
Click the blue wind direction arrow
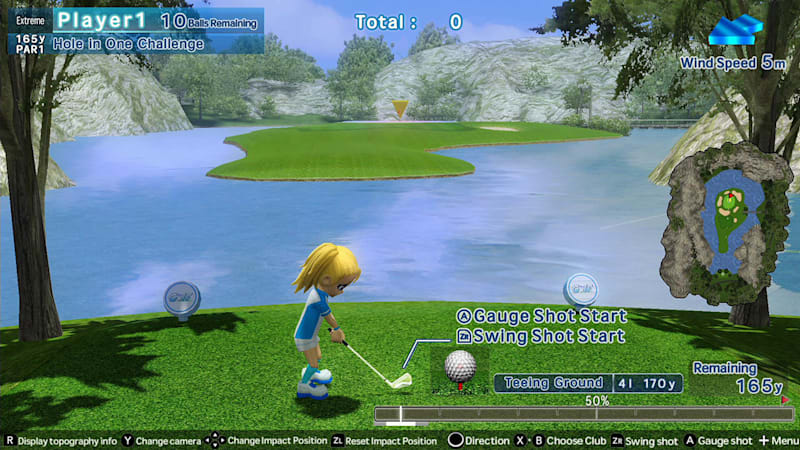[x=735, y=32]
